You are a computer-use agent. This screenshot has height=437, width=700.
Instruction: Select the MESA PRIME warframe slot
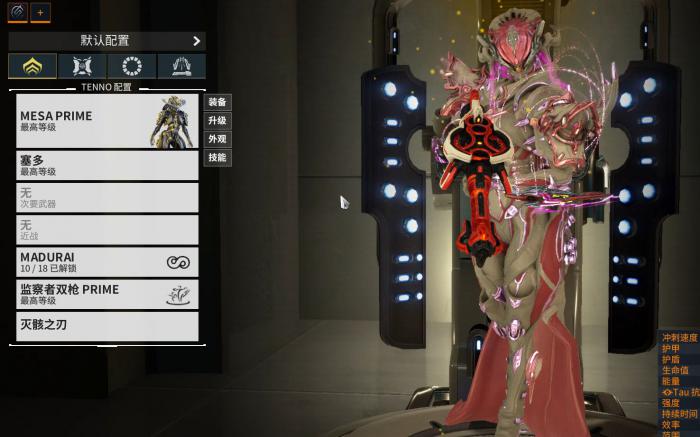[108, 121]
